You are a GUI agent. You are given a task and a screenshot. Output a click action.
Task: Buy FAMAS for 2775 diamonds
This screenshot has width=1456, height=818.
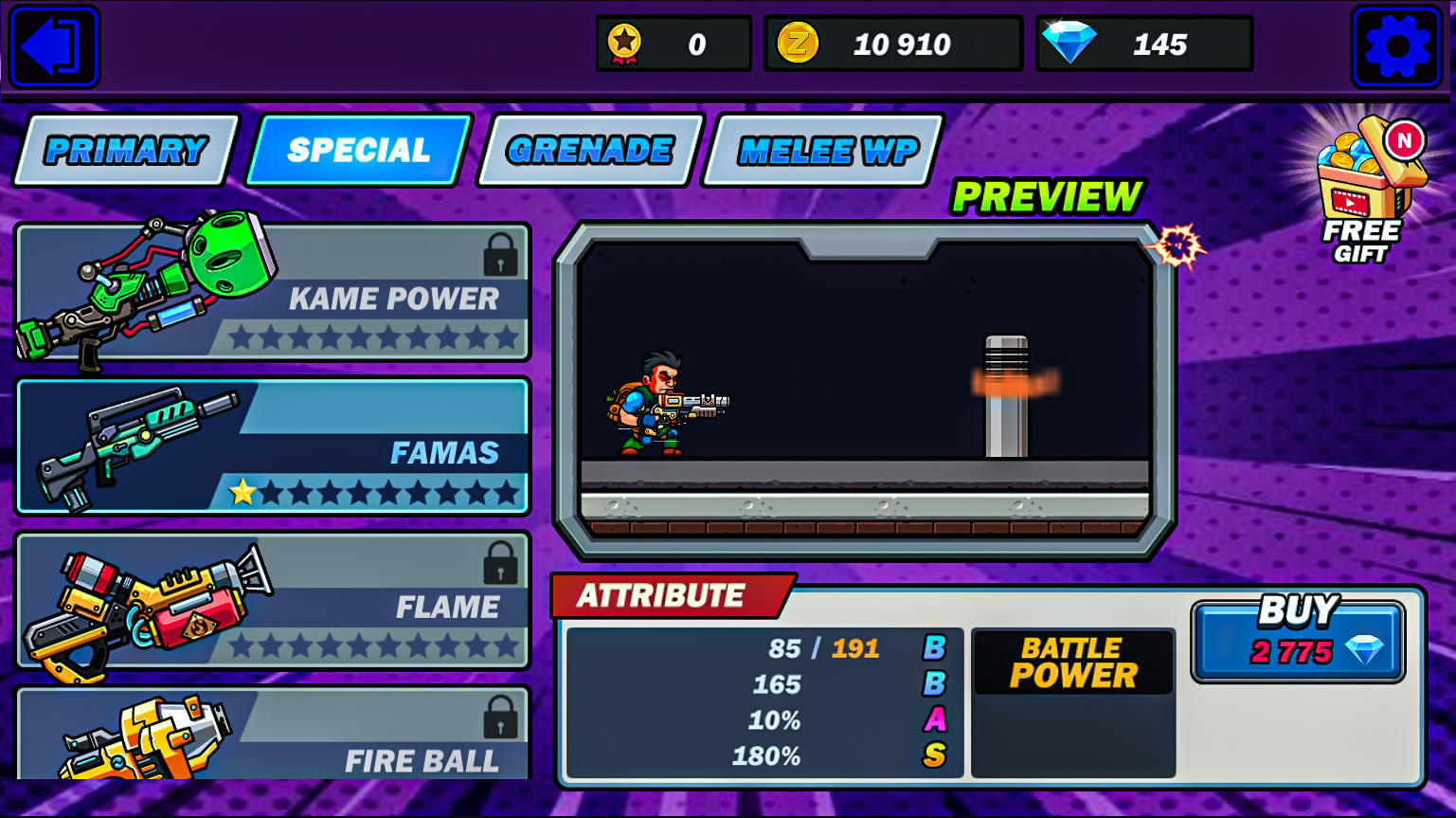click(x=1297, y=641)
